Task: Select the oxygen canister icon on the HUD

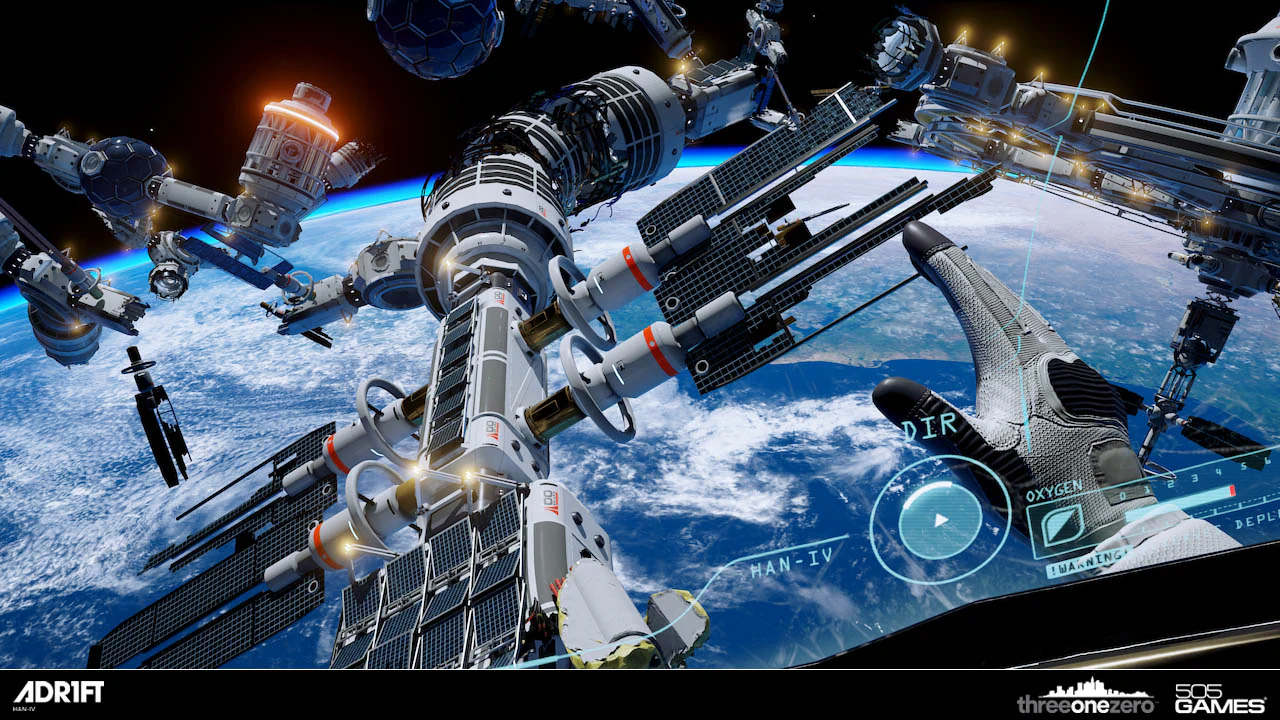Action: [1062, 523]
